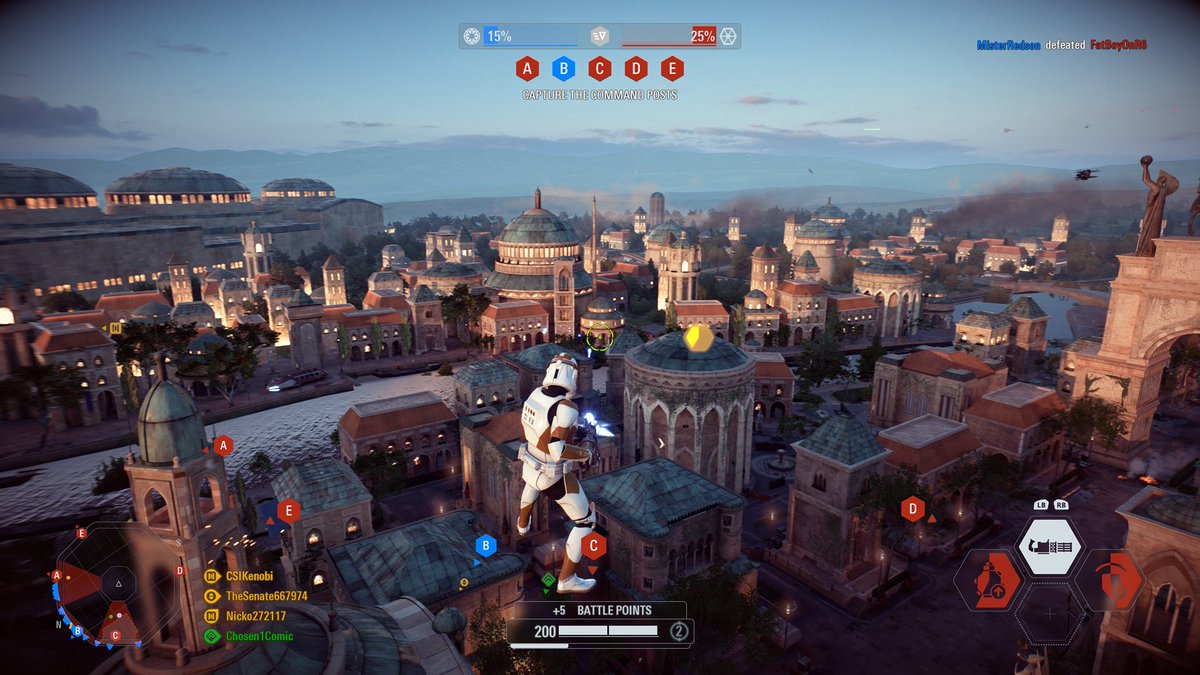Viewport: 1200px width, 675px height.
Task: Click the yellow hexagon objective marker
Action: pos(699,338)
